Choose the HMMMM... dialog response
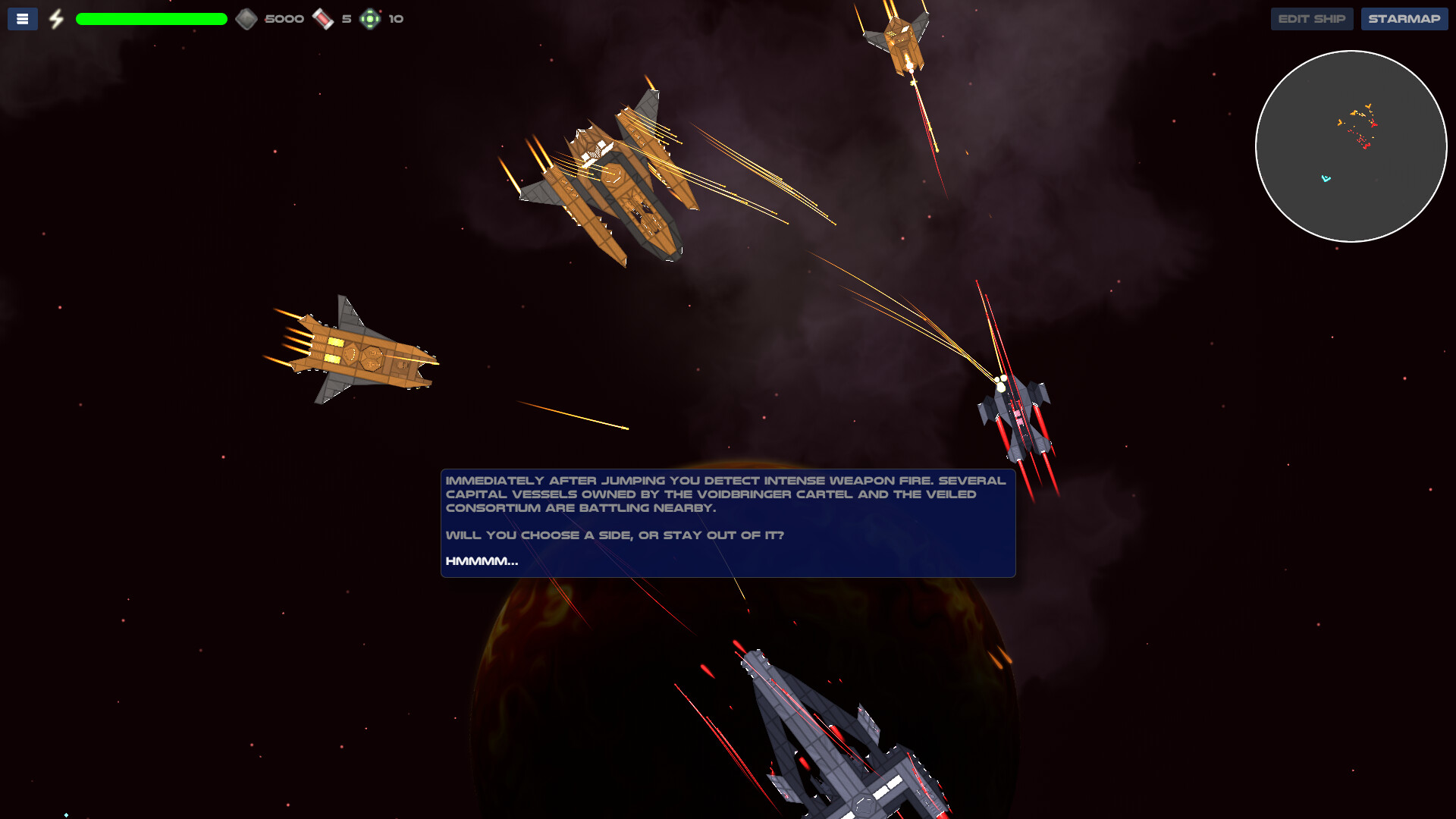This screenshot has height=819, width=1456. [481, 562]
